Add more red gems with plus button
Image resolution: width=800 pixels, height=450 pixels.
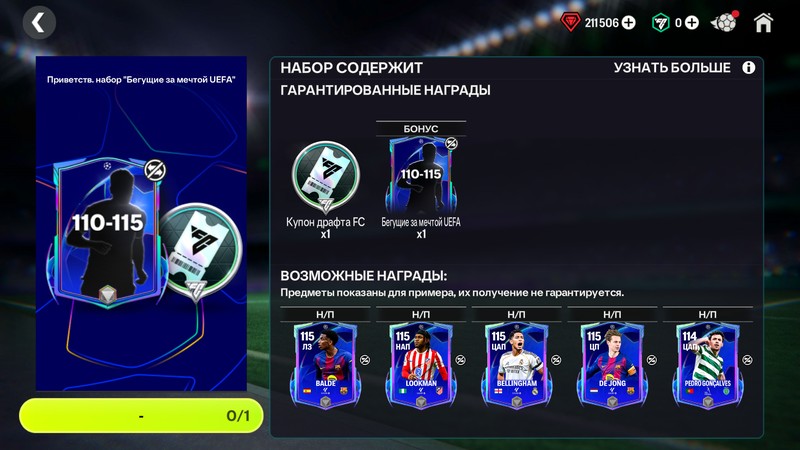pyautogui.click(x=628, y=22)
